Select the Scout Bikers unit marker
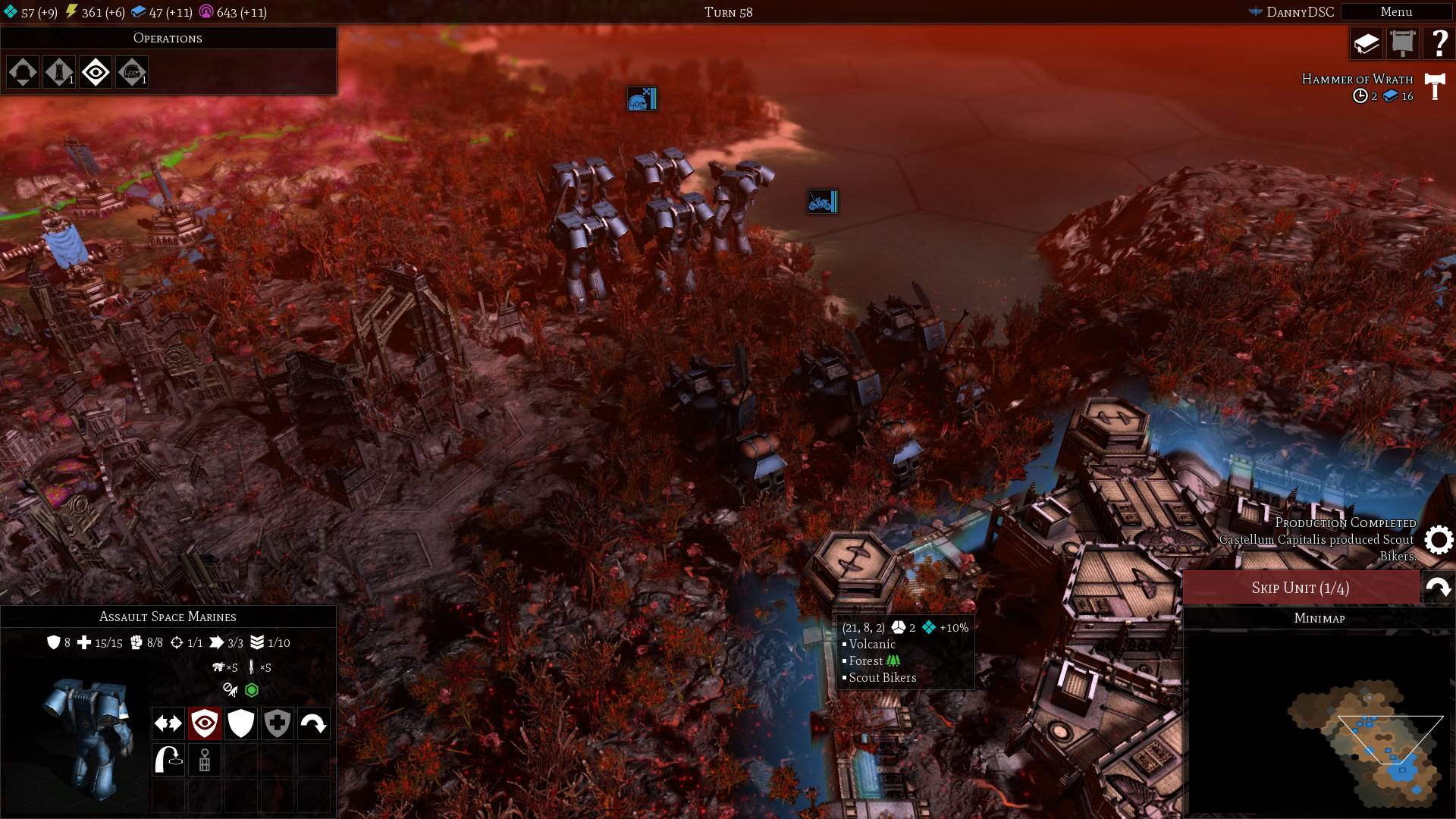Screen dimensions: 1456x819 pyautogui.click(x=822, y=202)
